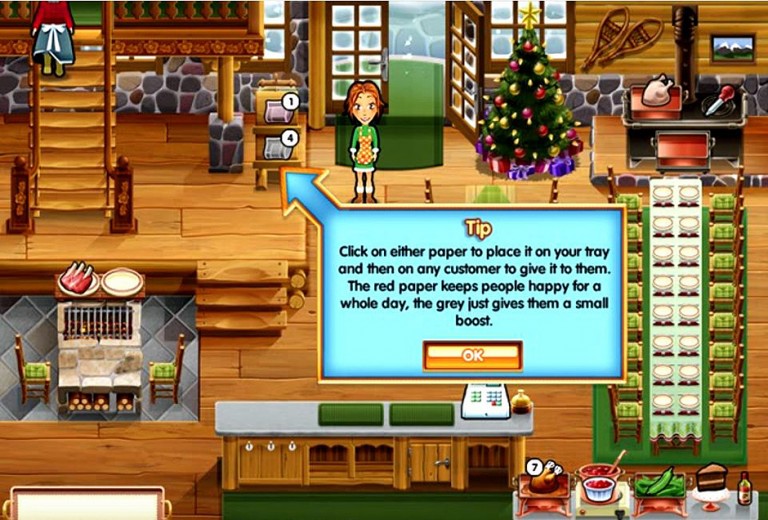Screen dimensions: 768x520
Task: Select the green peas tray
Action: [659, 483]
